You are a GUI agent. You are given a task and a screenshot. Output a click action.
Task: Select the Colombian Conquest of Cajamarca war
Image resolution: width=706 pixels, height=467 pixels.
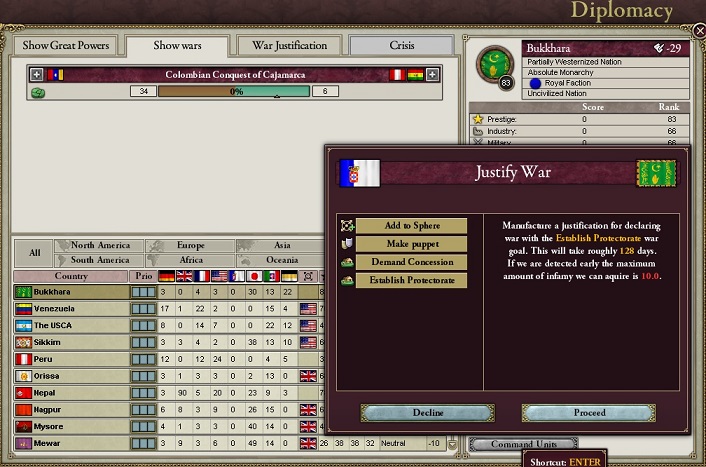(236, 75)
